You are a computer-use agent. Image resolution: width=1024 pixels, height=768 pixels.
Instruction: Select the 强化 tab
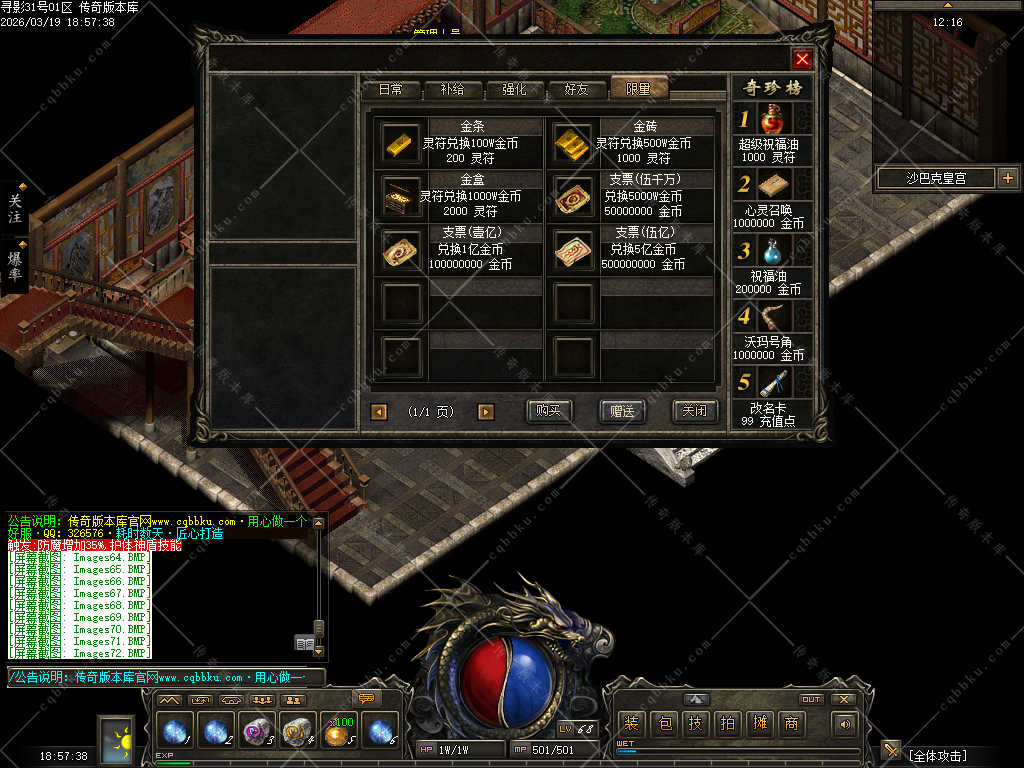coord(514,89)
